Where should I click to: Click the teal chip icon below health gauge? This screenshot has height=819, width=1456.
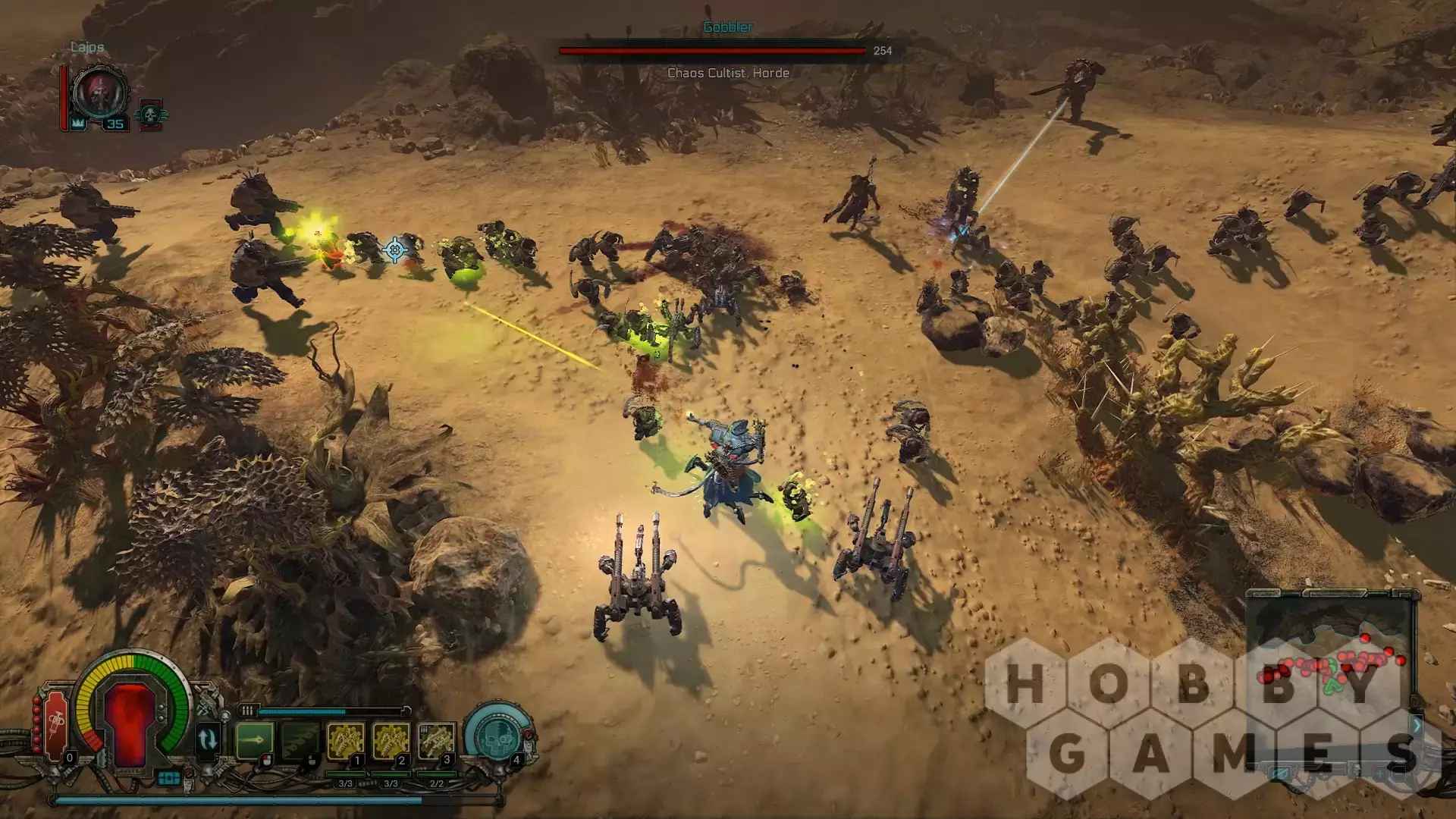pos(168,778)
